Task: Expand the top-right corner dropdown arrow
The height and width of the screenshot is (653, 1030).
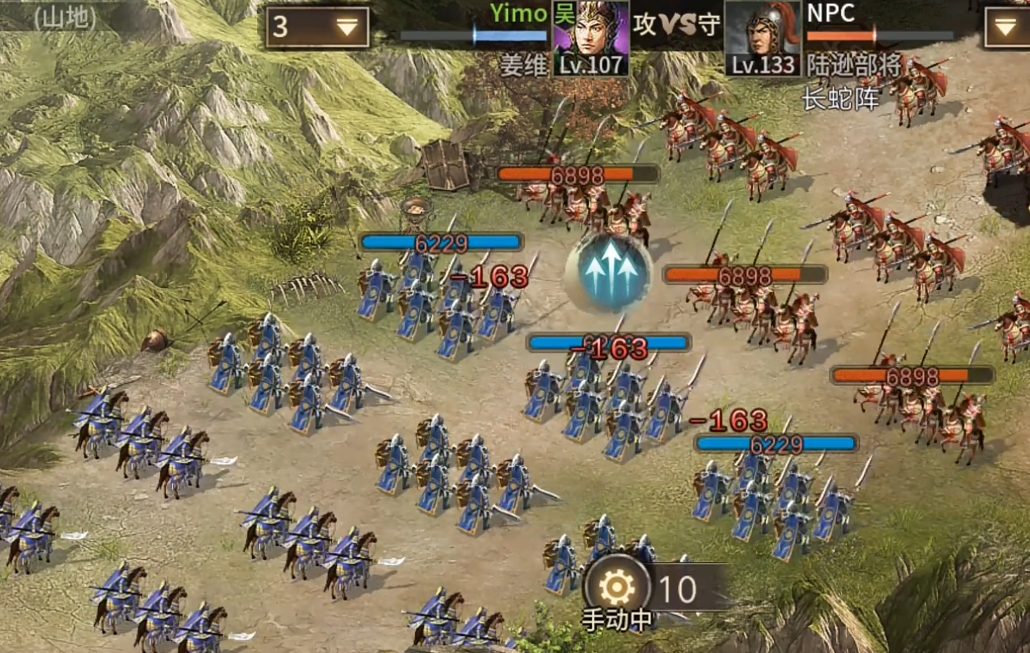Action: tap(1006, 27)
